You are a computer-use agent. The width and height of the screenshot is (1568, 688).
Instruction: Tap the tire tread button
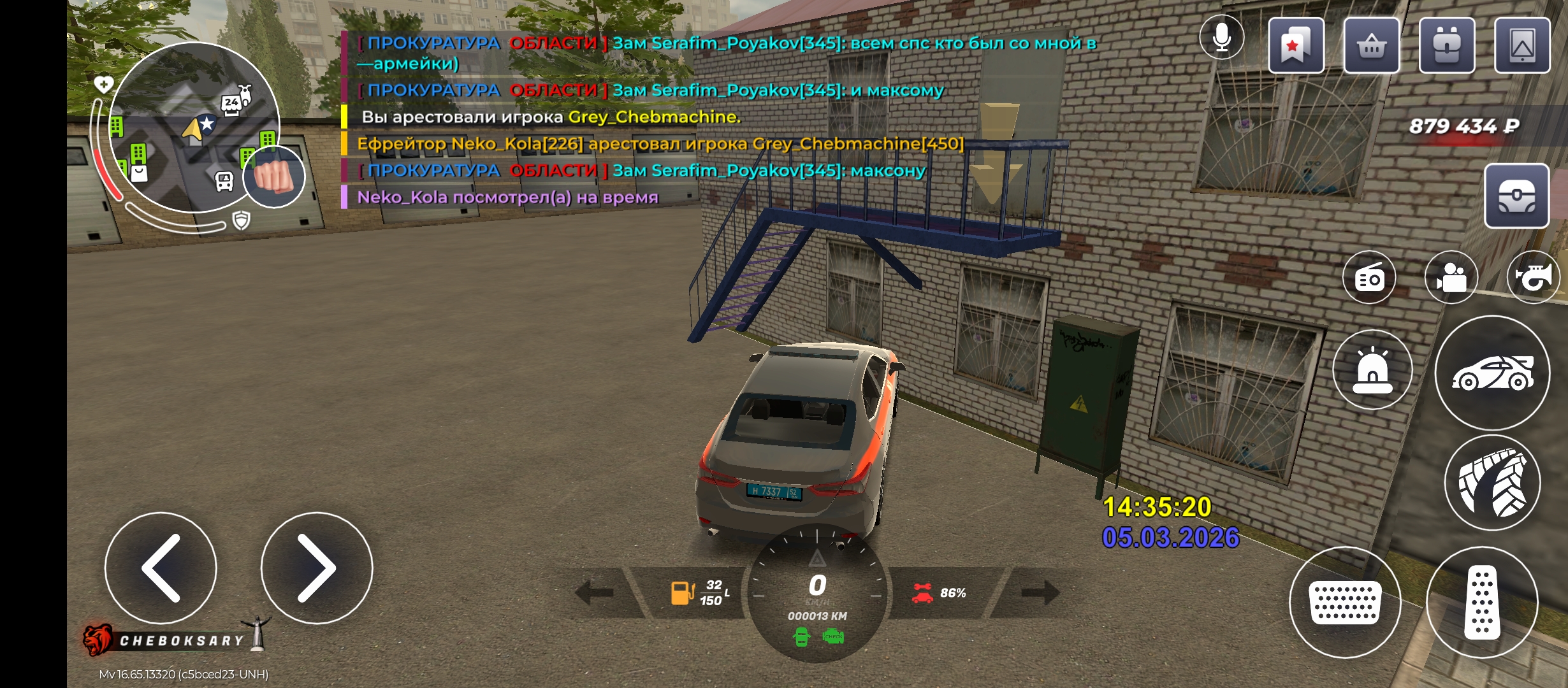[1492, 482]
